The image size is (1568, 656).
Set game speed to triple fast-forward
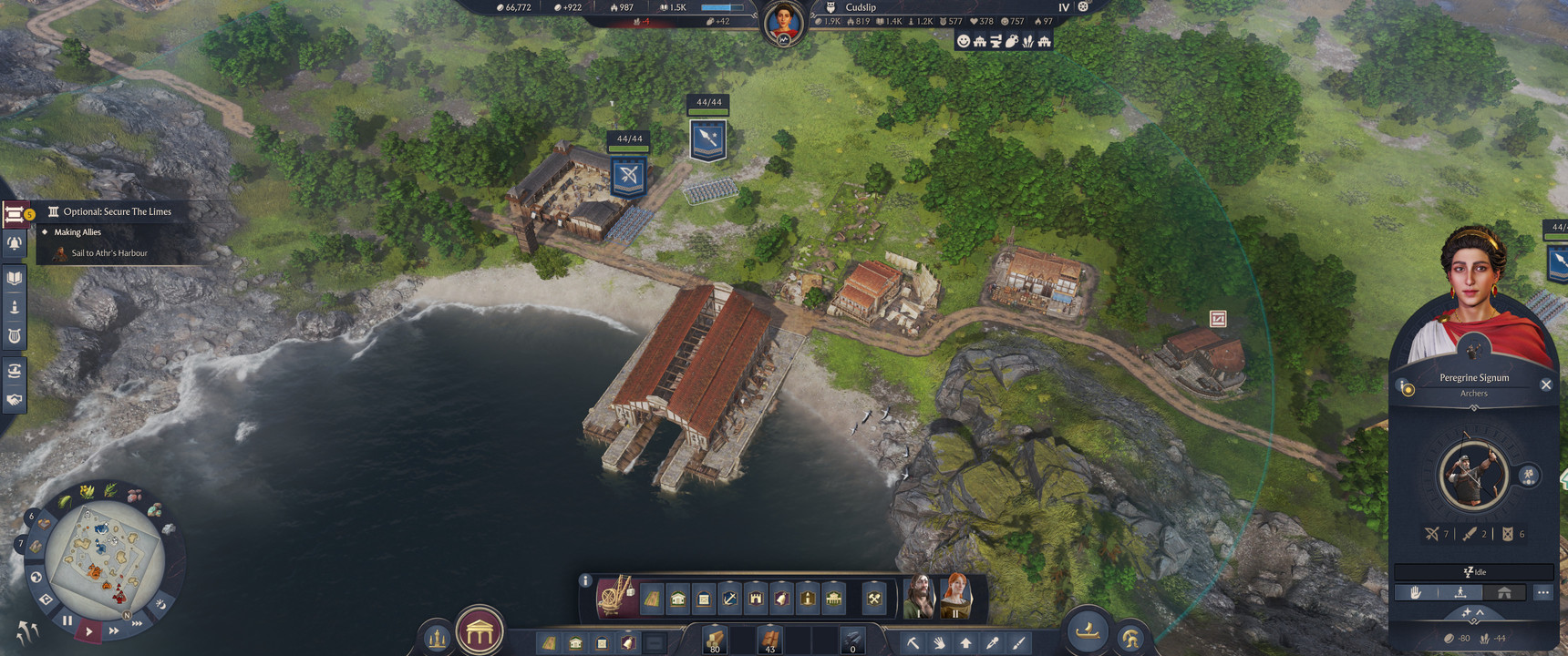click(136, 623)
